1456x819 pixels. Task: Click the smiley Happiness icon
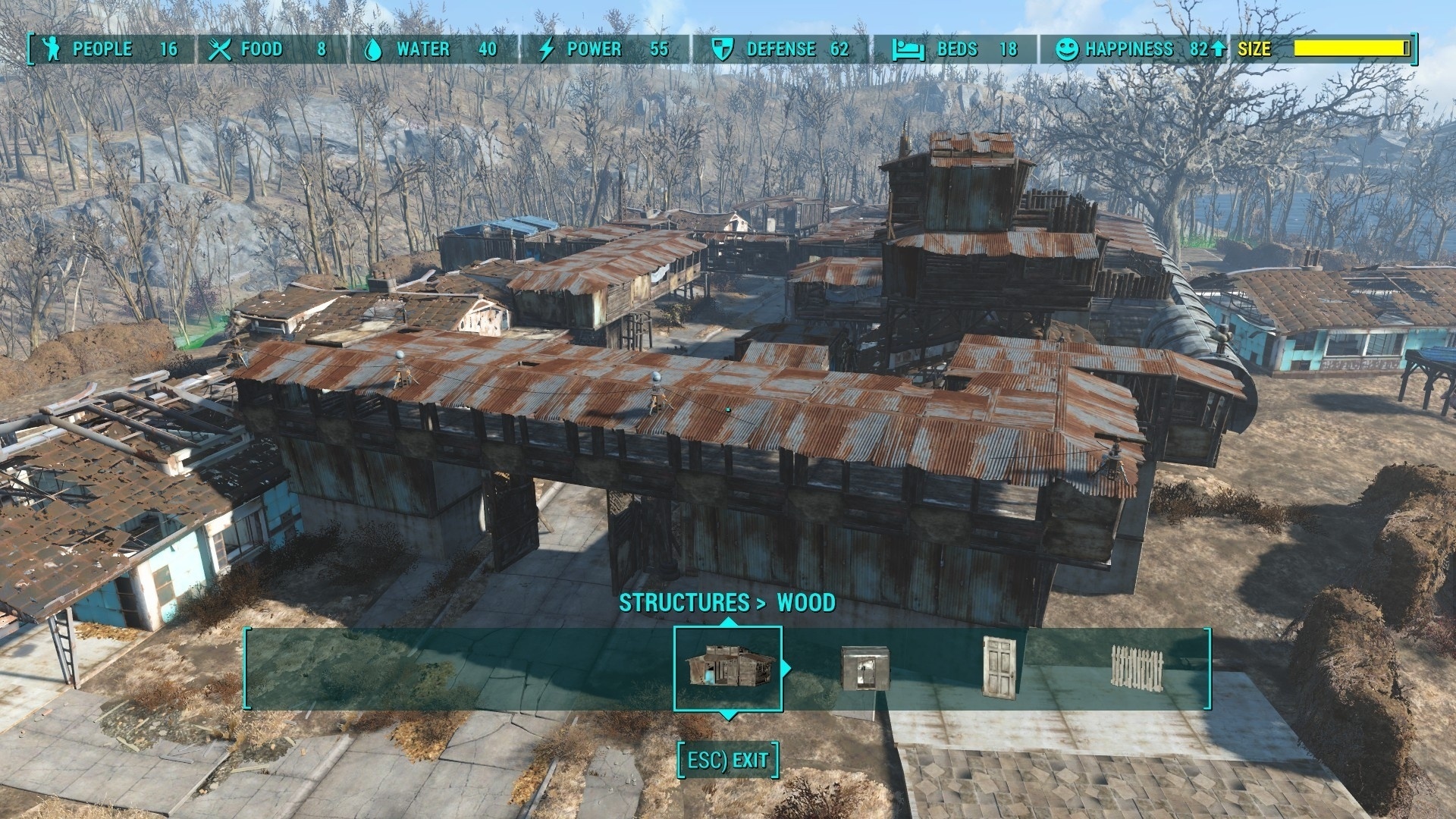(x=1068, y=49)
